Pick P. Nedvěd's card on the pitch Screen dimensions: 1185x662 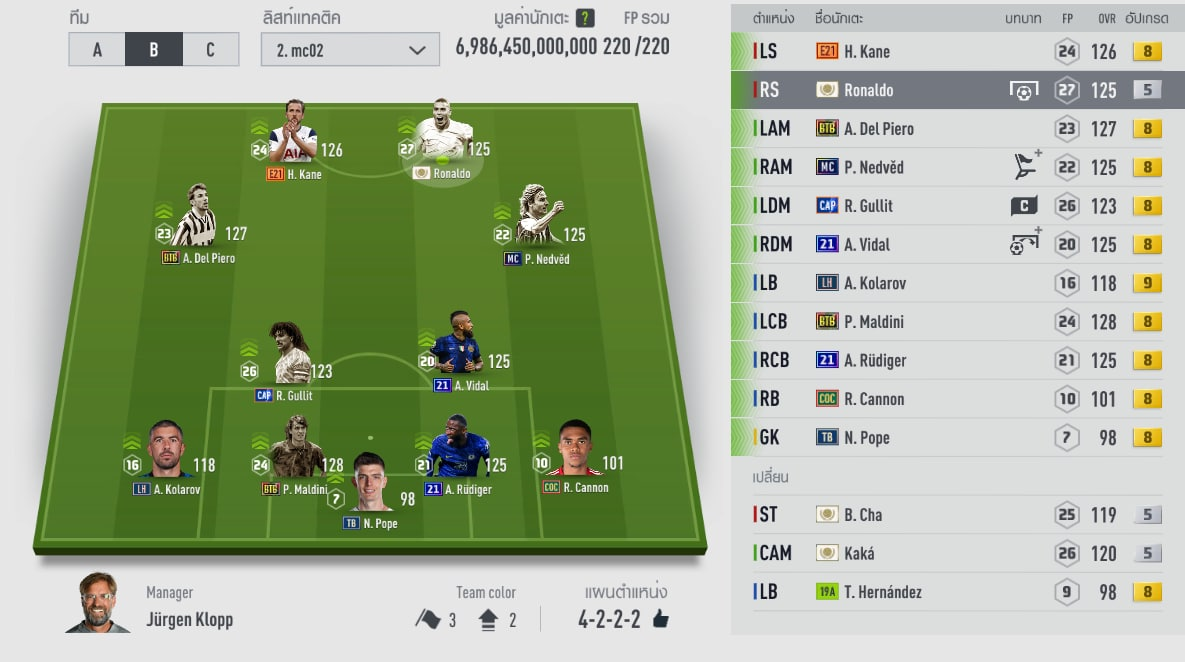538,222
